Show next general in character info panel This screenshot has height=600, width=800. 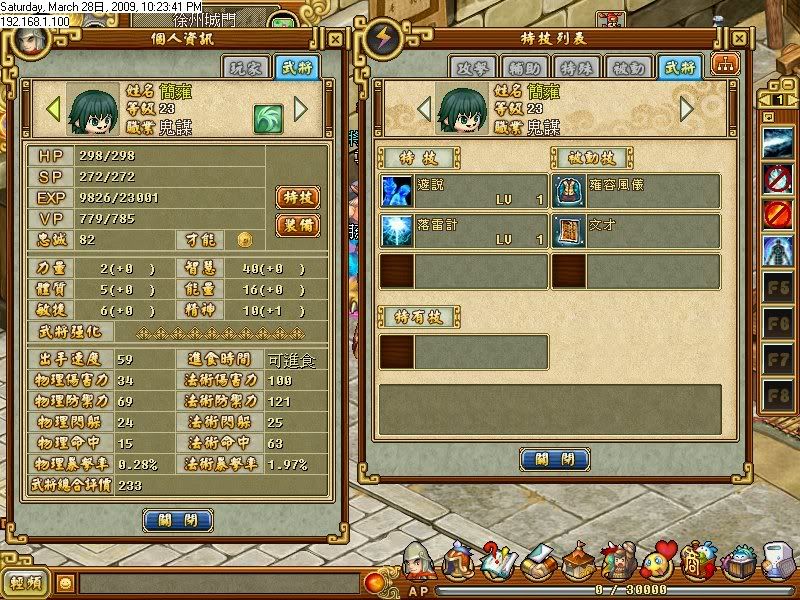300,107
